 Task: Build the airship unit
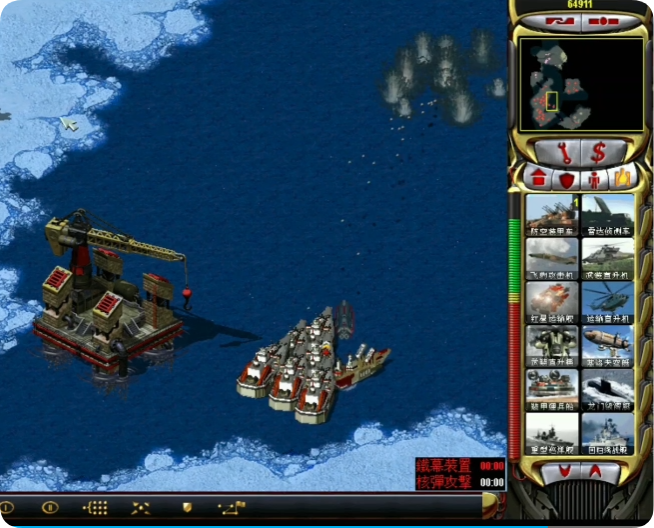(x=608, y=346)
